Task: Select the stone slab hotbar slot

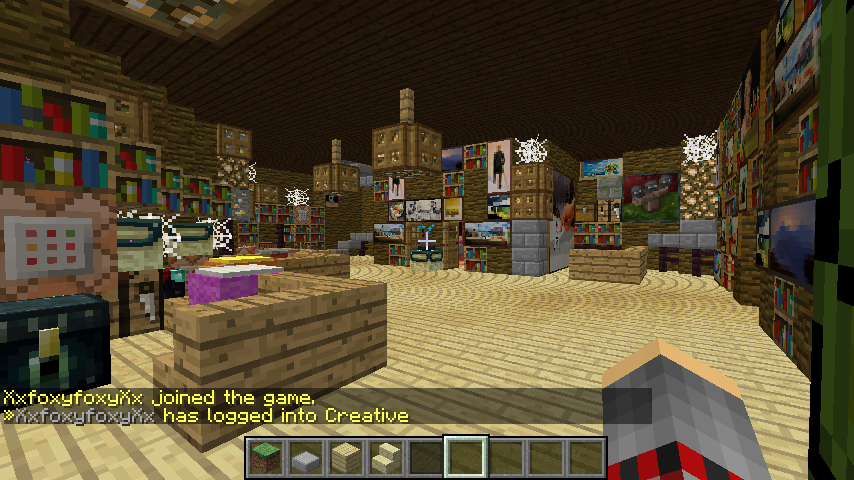Action: click(x=306, y=457)
